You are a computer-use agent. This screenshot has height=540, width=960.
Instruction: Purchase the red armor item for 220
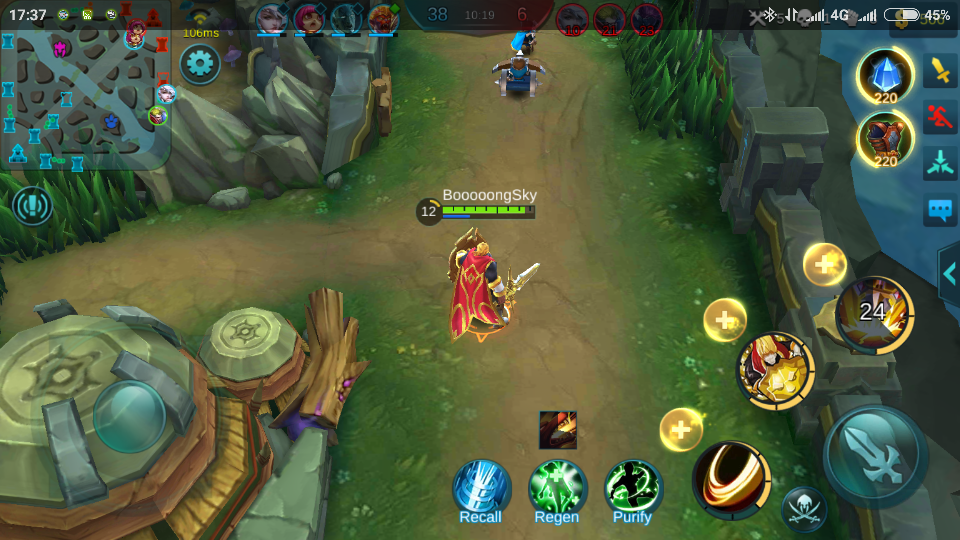click(885, 139)
